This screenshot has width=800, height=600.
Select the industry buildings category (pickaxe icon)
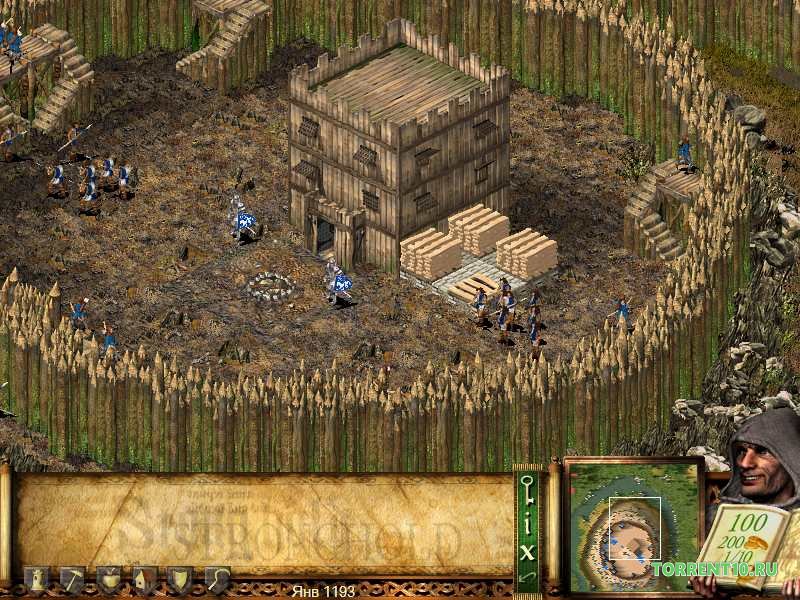tap(73, 579)
